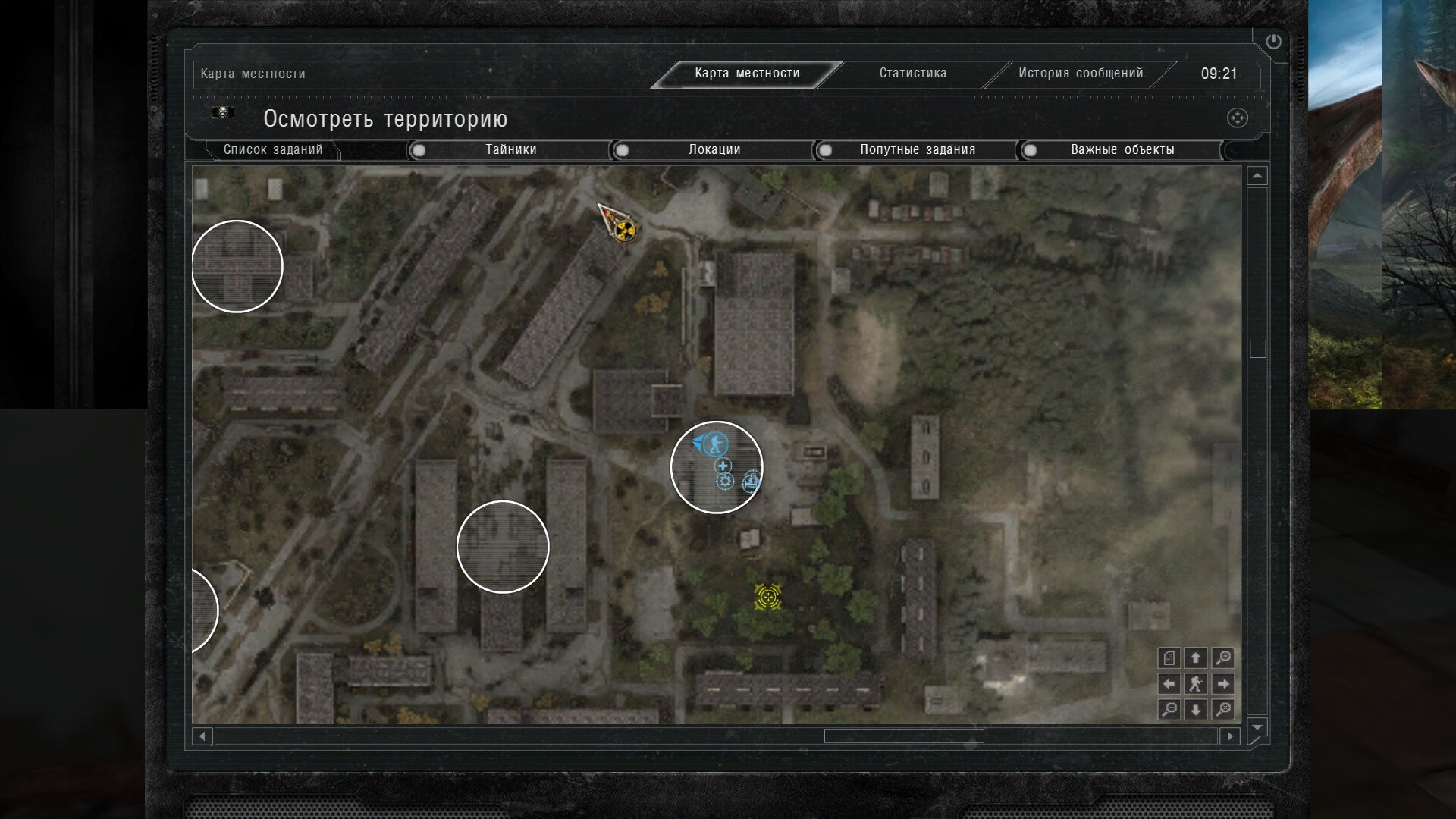Click the crosshair target icon beside task title

pyautogui.click(x=1237, y=118)
